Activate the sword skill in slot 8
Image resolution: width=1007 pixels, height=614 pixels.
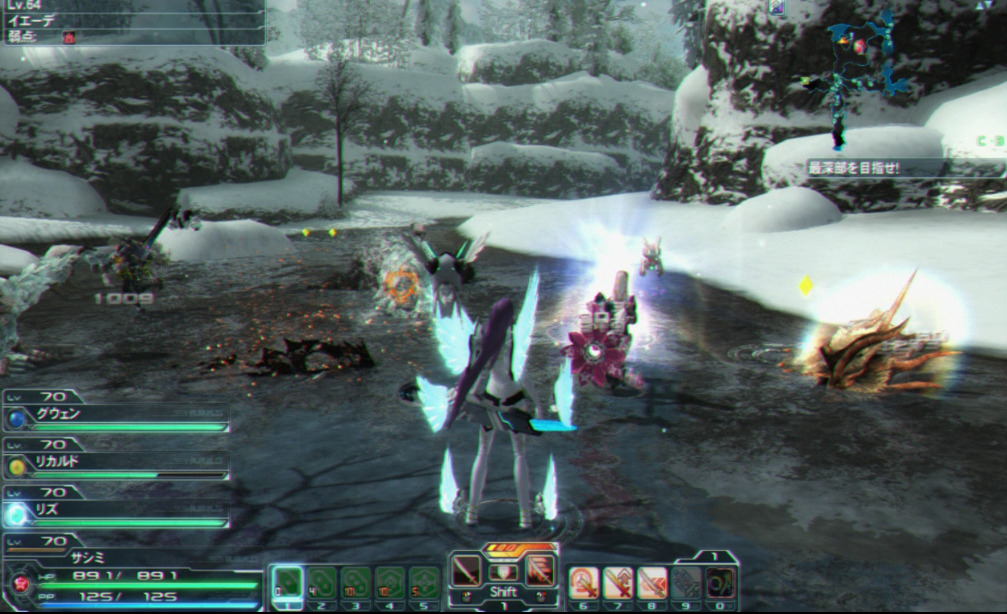tap(652, 582)
